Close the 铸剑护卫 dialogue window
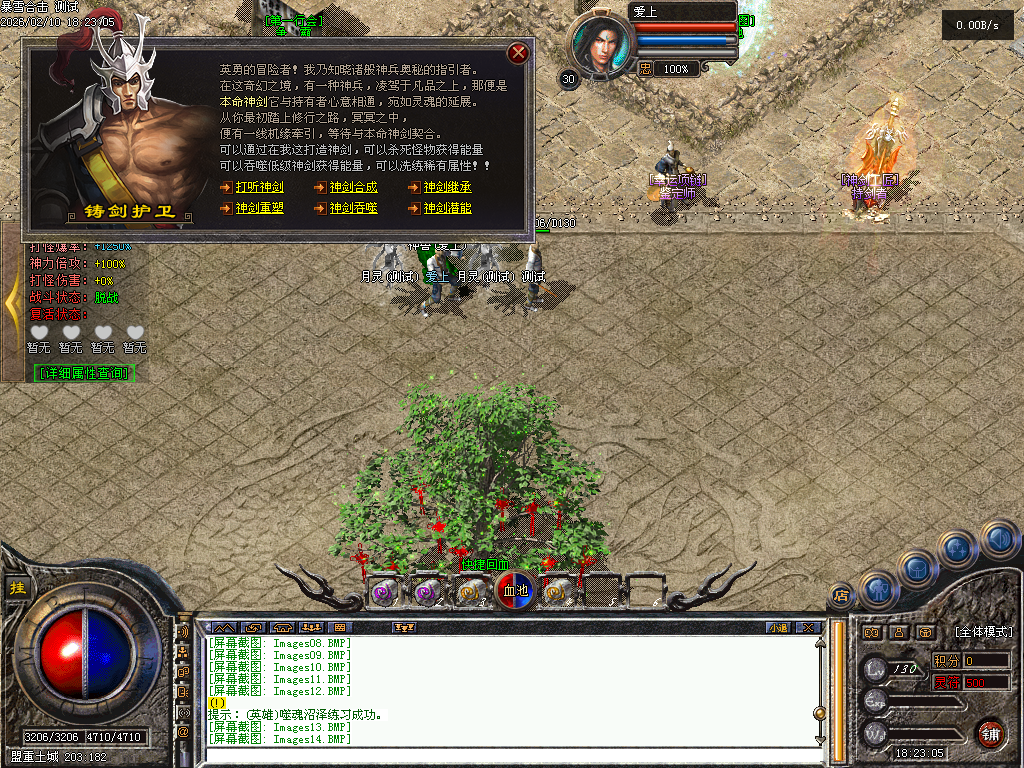Image resolution: width=1024 pixels, height=768 pixels. [518, 53]
